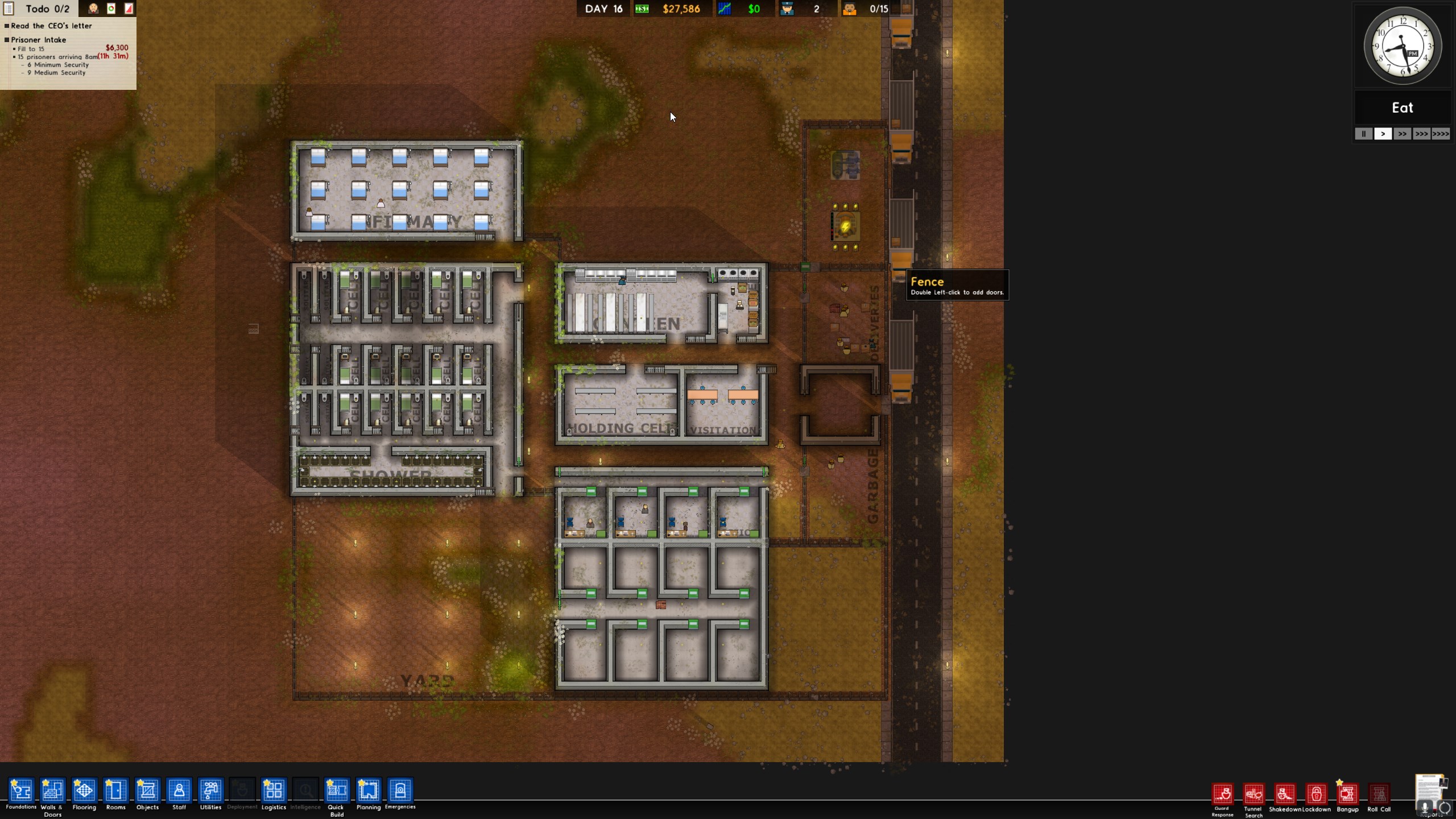Activate the Bangup command
1456x819 pixels.
tap(1347, 794)
